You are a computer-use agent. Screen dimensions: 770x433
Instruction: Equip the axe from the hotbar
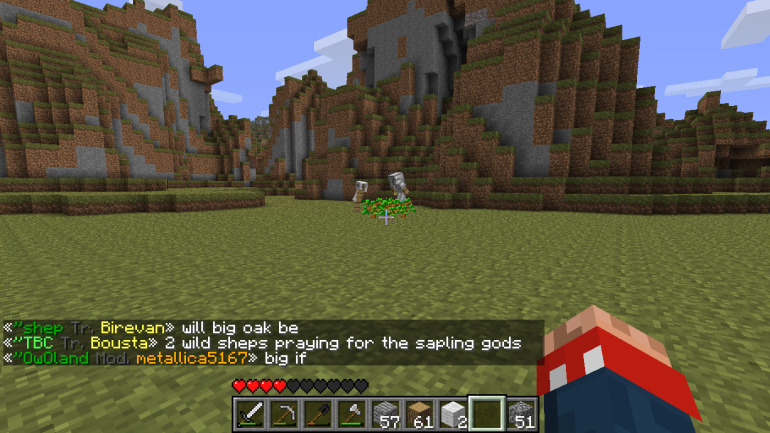[x=352, y=414]
